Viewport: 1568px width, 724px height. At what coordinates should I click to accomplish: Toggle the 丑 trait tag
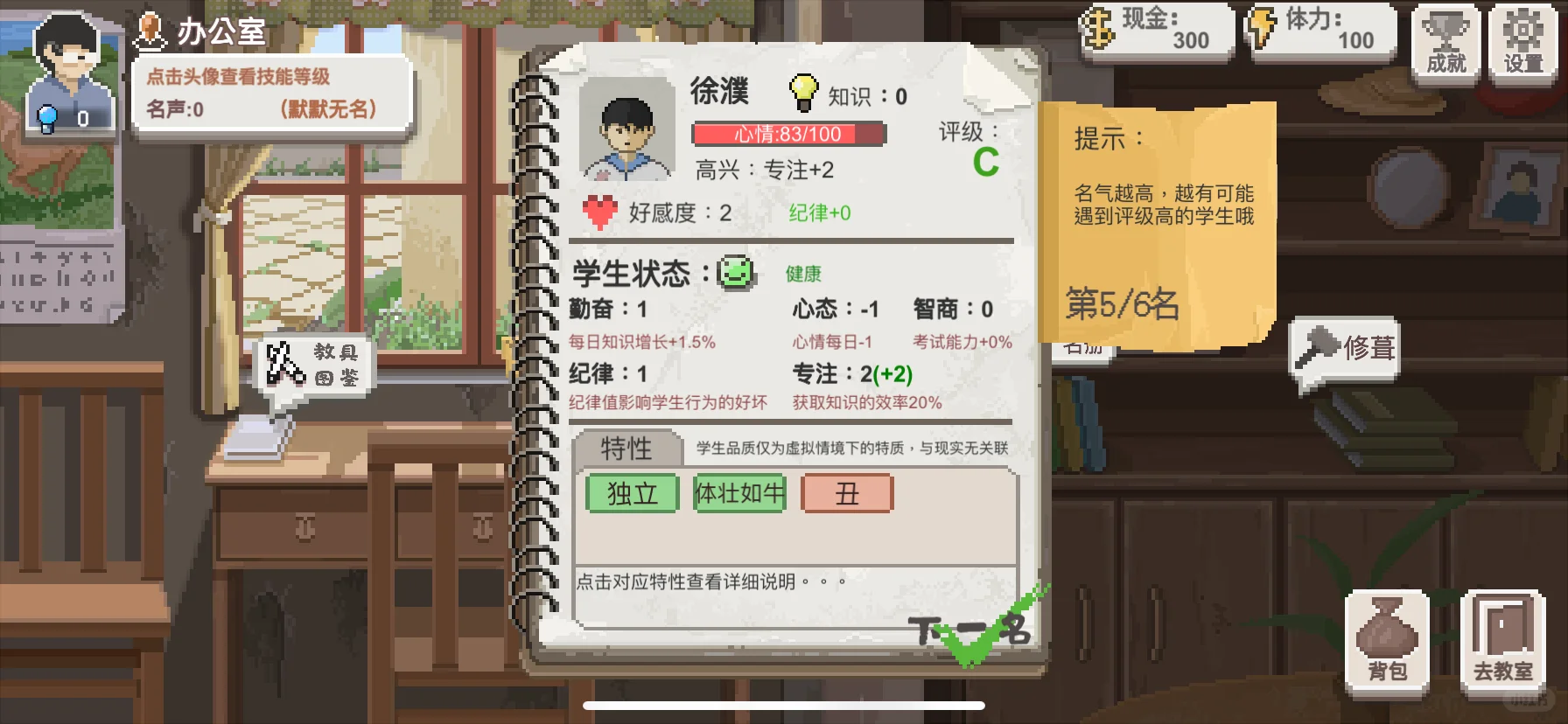click(x=847, y=494)
